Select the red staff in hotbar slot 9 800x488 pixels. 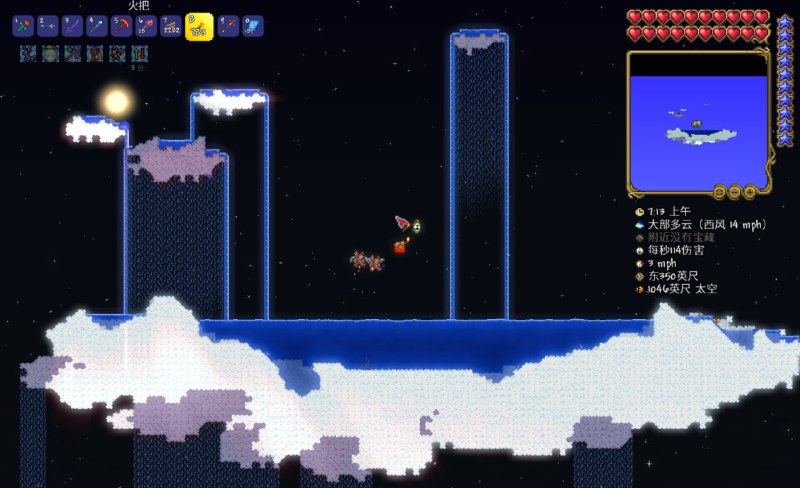click(x=229, y=26)
